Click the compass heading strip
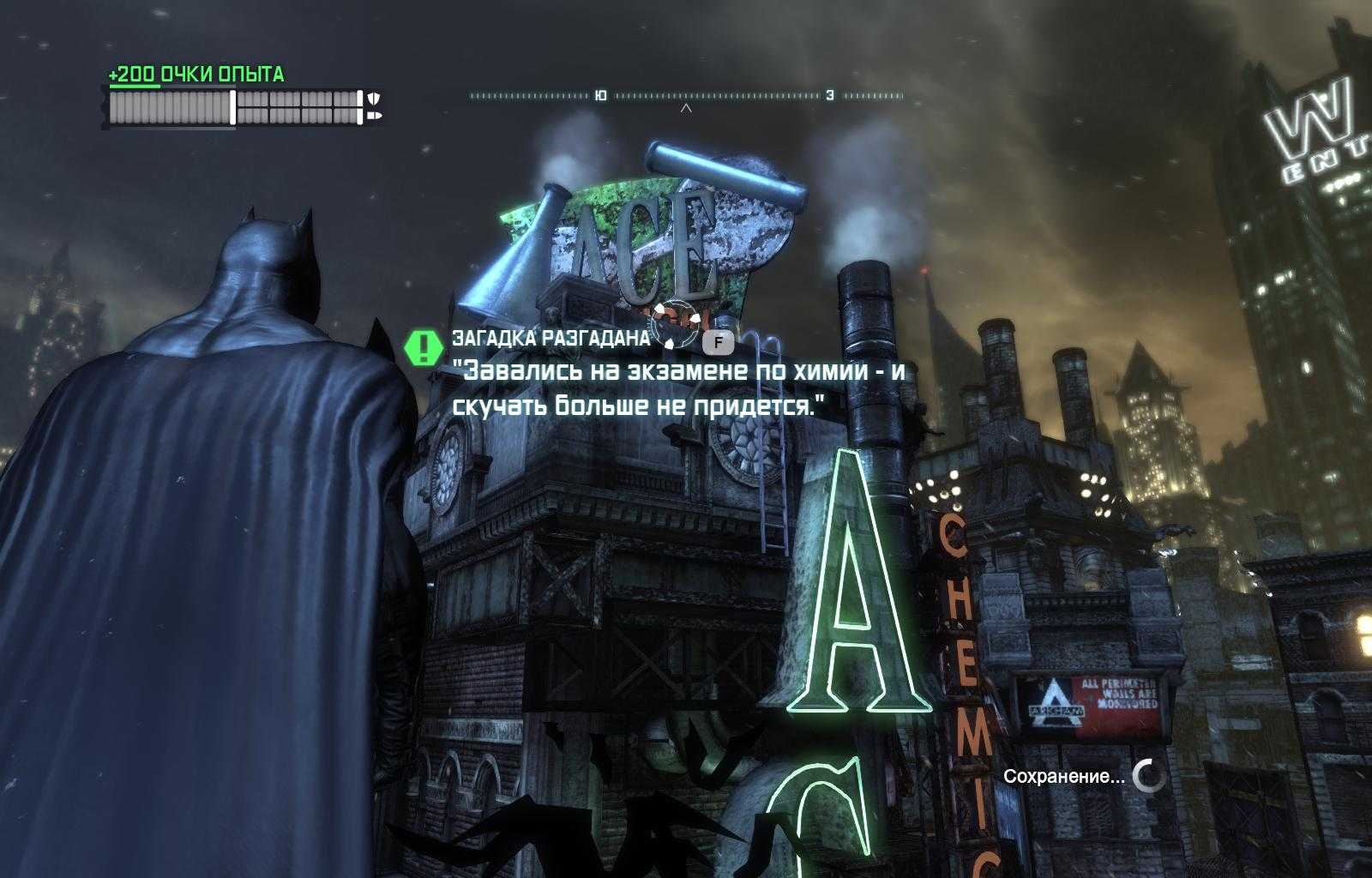Viewport: 1372px width, 878px height. [686, 96]
